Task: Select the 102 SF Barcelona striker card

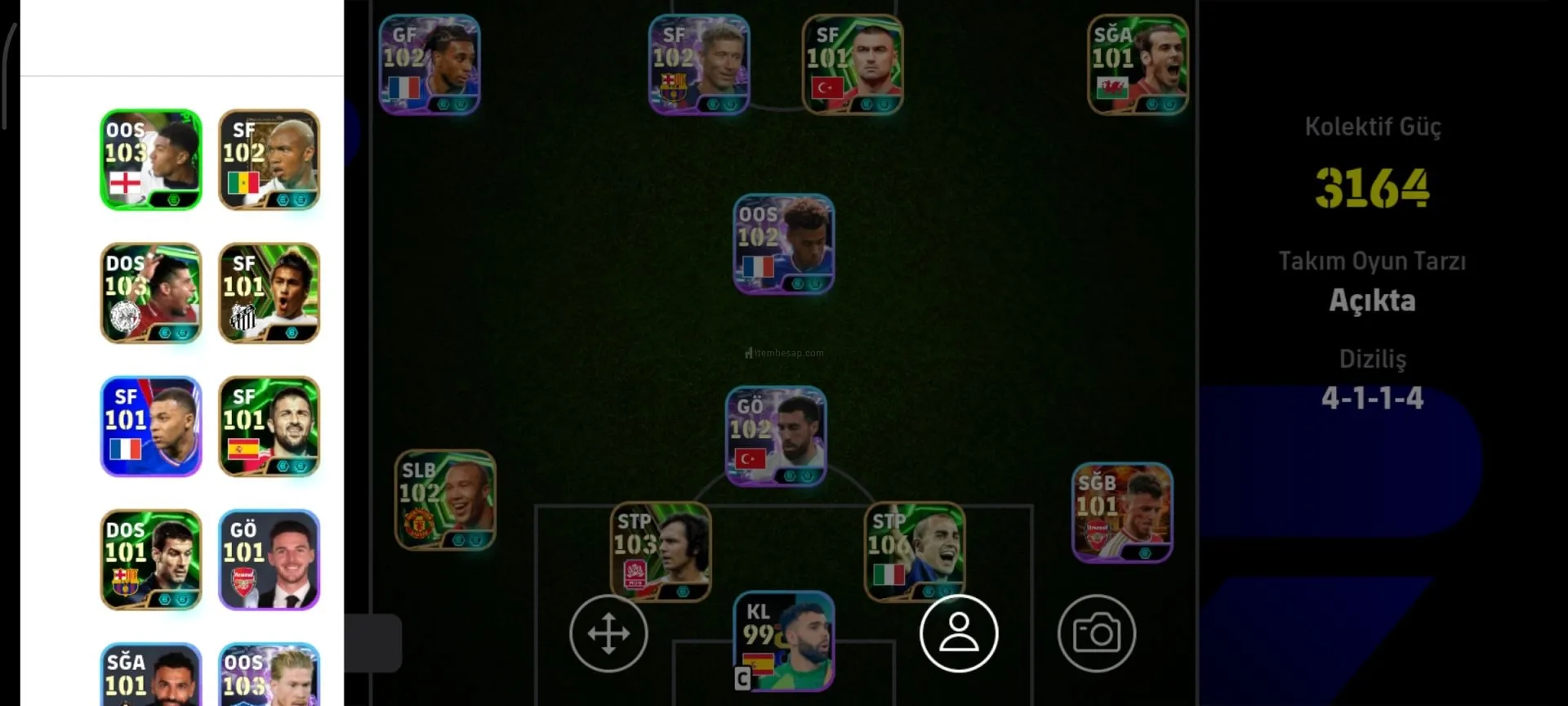Action: 699,64
